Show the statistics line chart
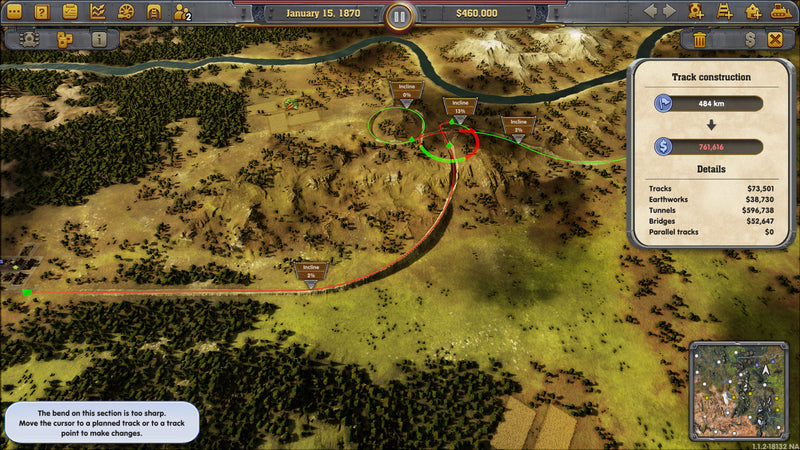Screen dimensions: 800x450 point(98,13)
